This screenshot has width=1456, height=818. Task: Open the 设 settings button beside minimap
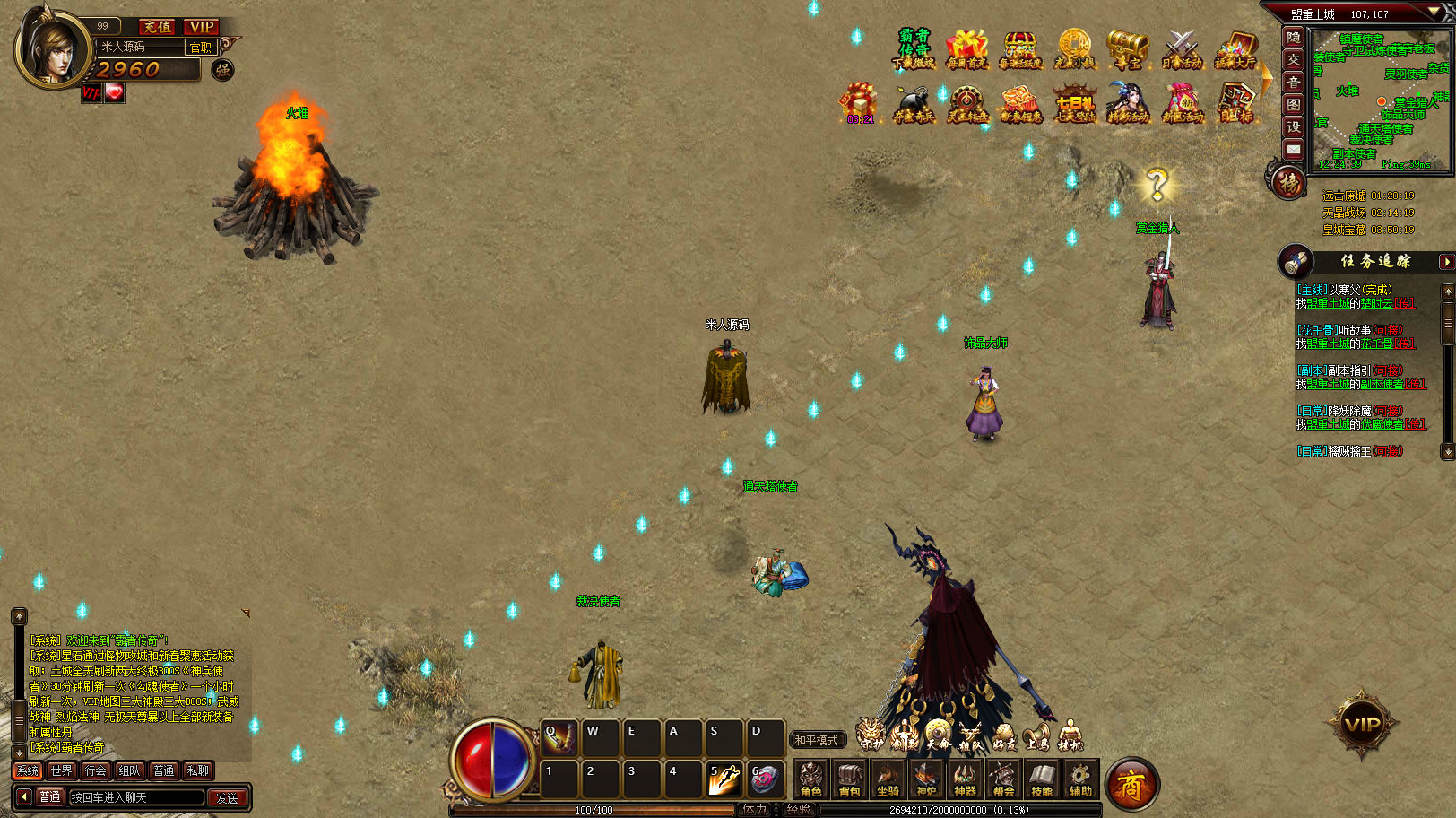[1294, 126]
